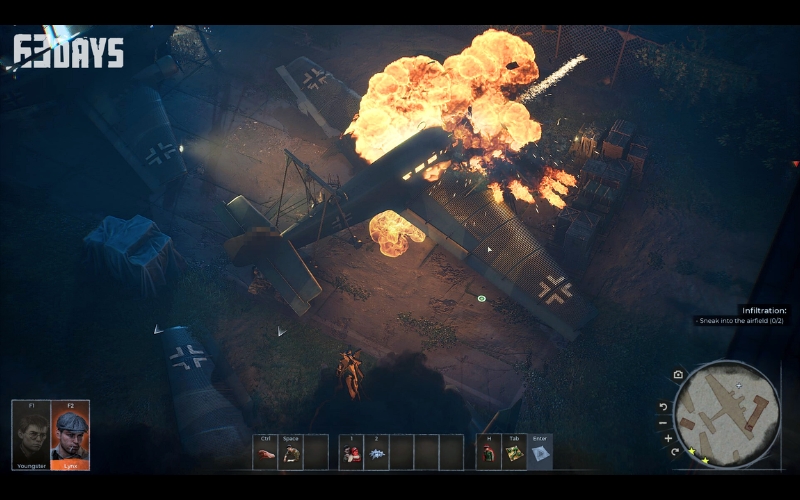Use the Space soldier disguise action
This screenshot has width=800, height=500.
tap(290, 454)
